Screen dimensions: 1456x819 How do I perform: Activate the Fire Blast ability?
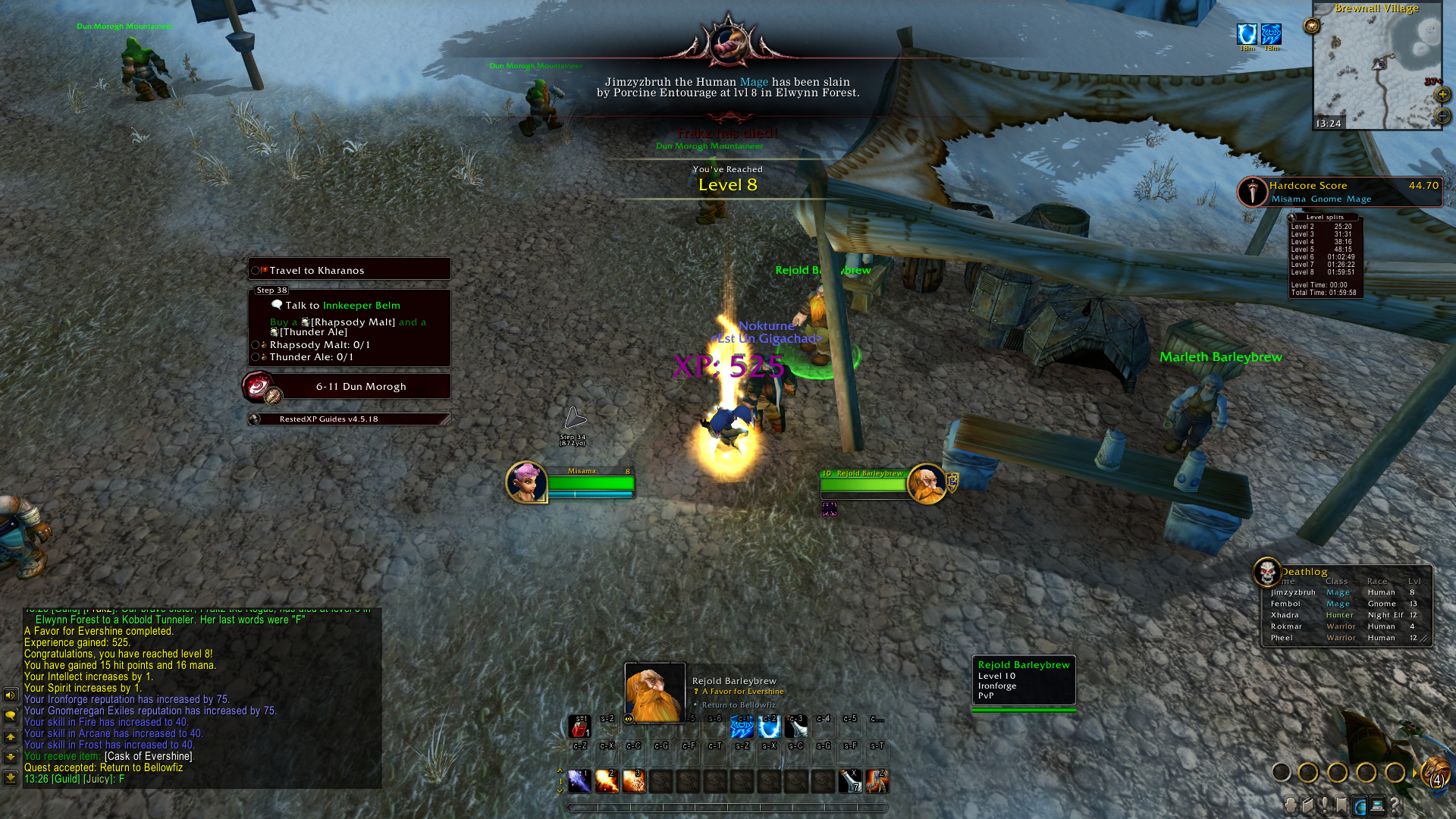tap(634, 780)
